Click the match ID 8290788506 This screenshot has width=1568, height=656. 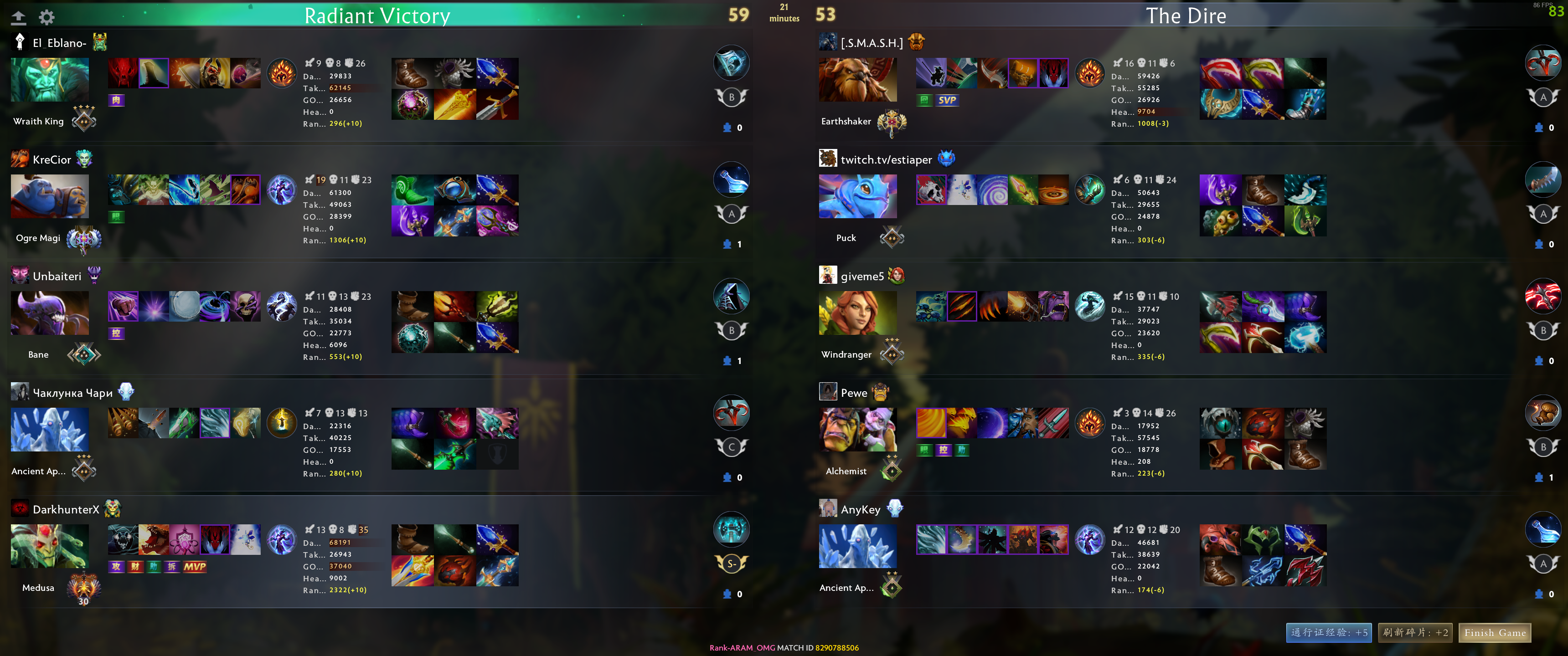837,647
